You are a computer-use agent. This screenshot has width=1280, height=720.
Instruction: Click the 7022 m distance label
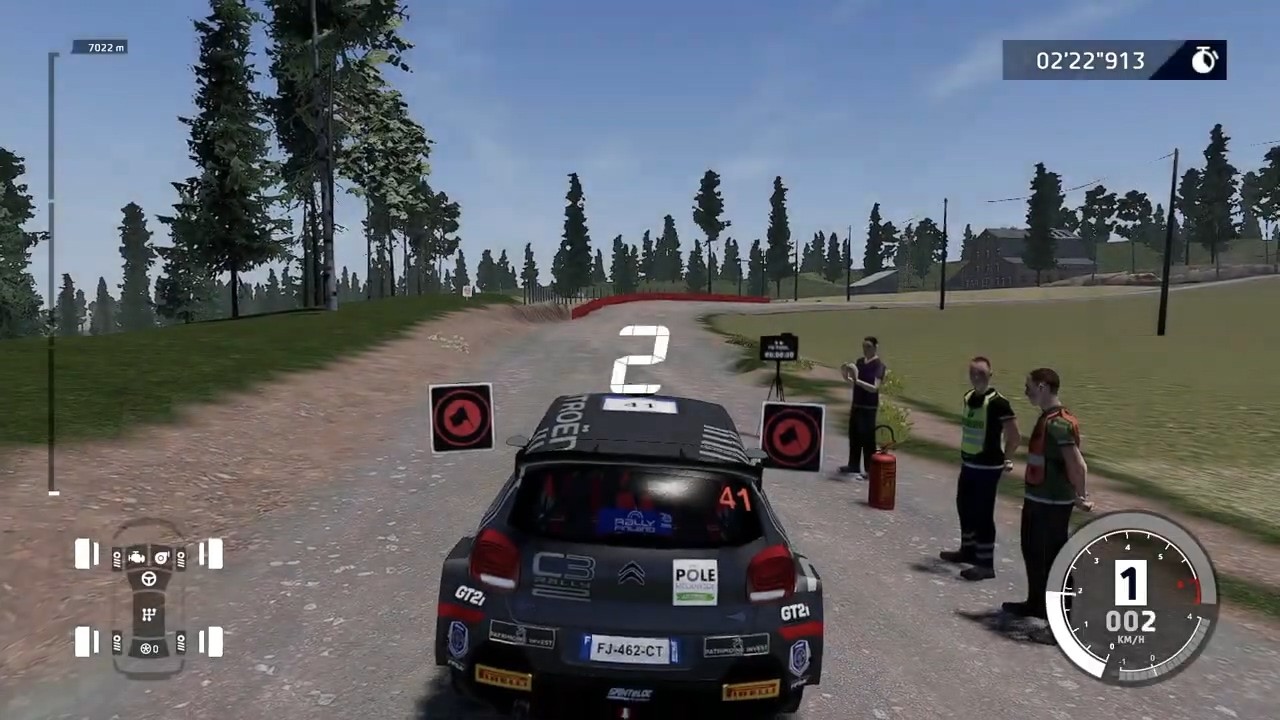click(x=104, y=46)
